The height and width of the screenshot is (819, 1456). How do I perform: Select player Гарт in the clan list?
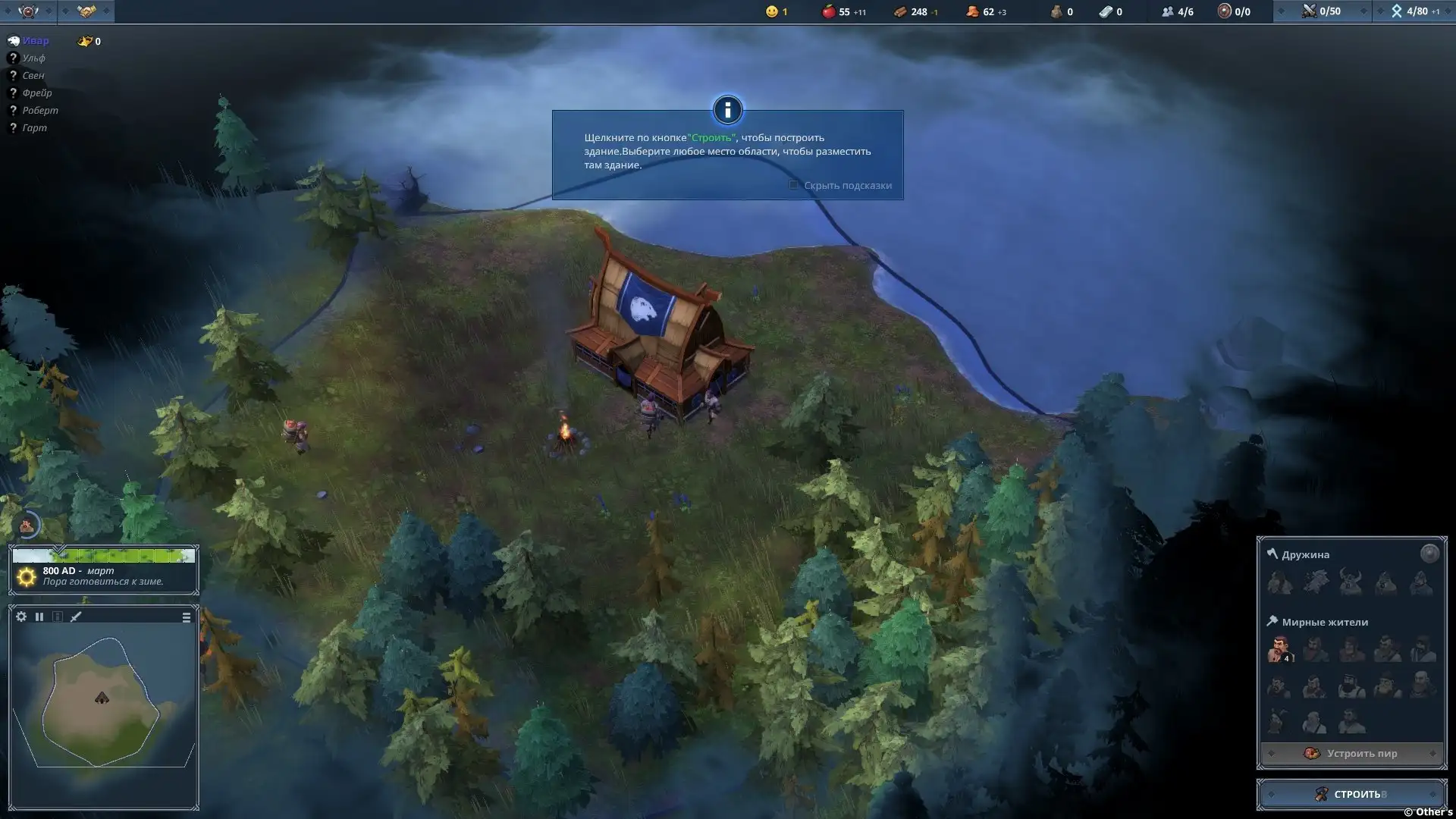coord(34,128)
